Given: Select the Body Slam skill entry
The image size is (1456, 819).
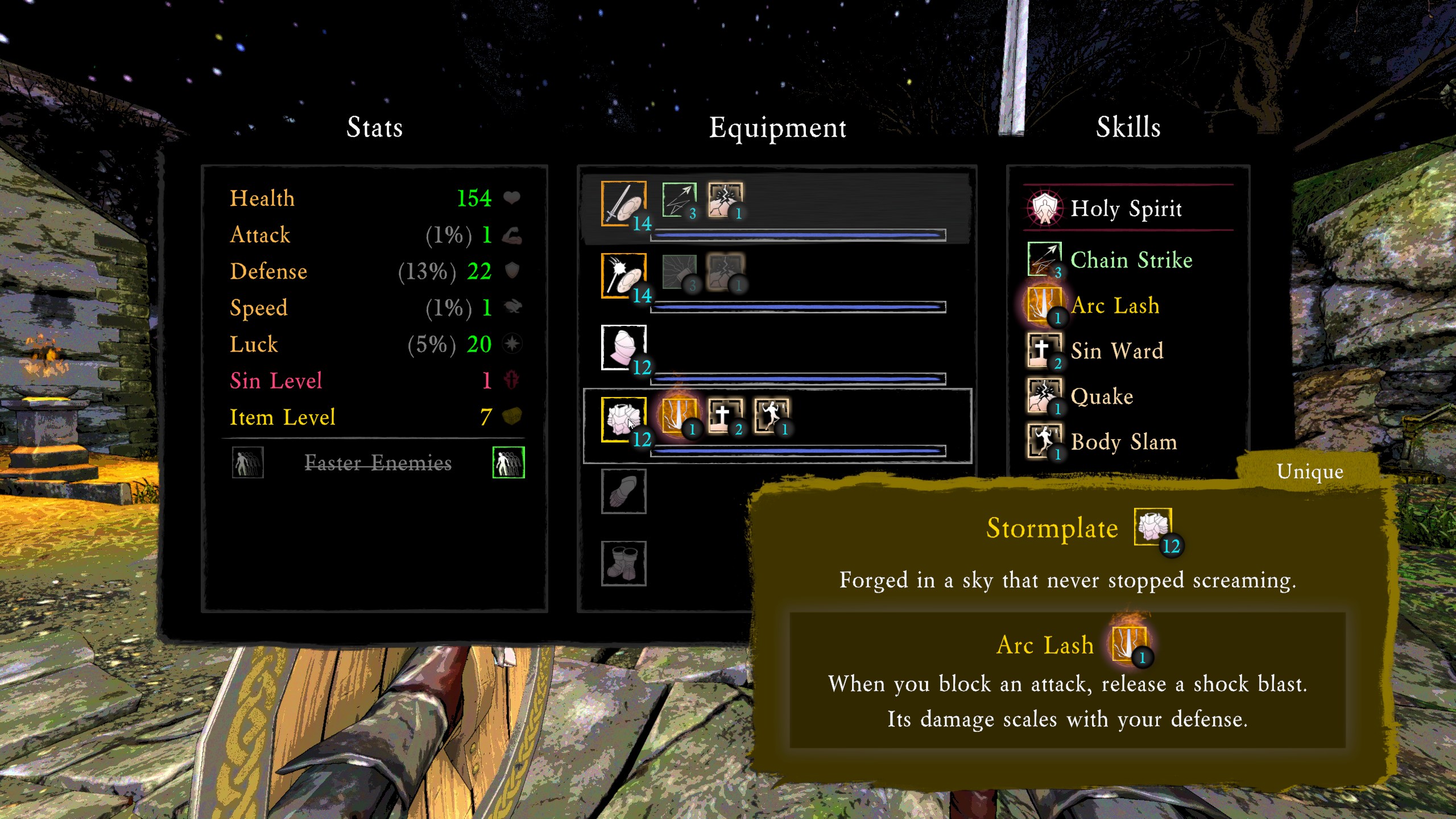Looking at the screenshot, I should pyautogui.click(x=1123, y=442).
